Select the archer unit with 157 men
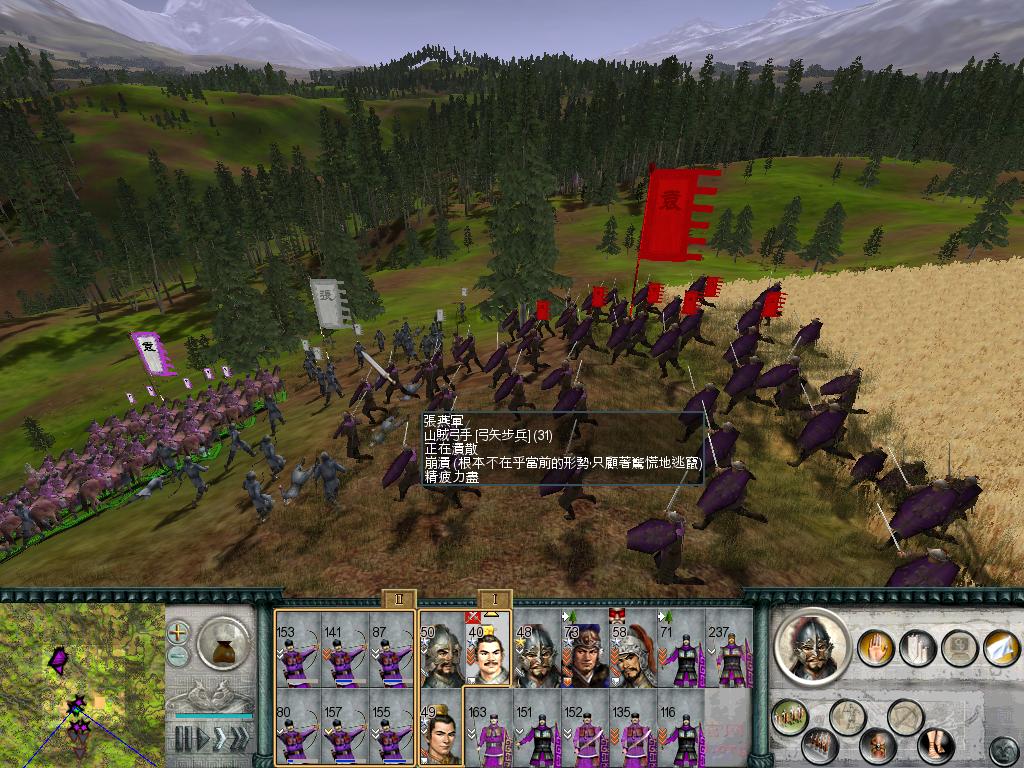1024x768 pixels. (343, 727)
